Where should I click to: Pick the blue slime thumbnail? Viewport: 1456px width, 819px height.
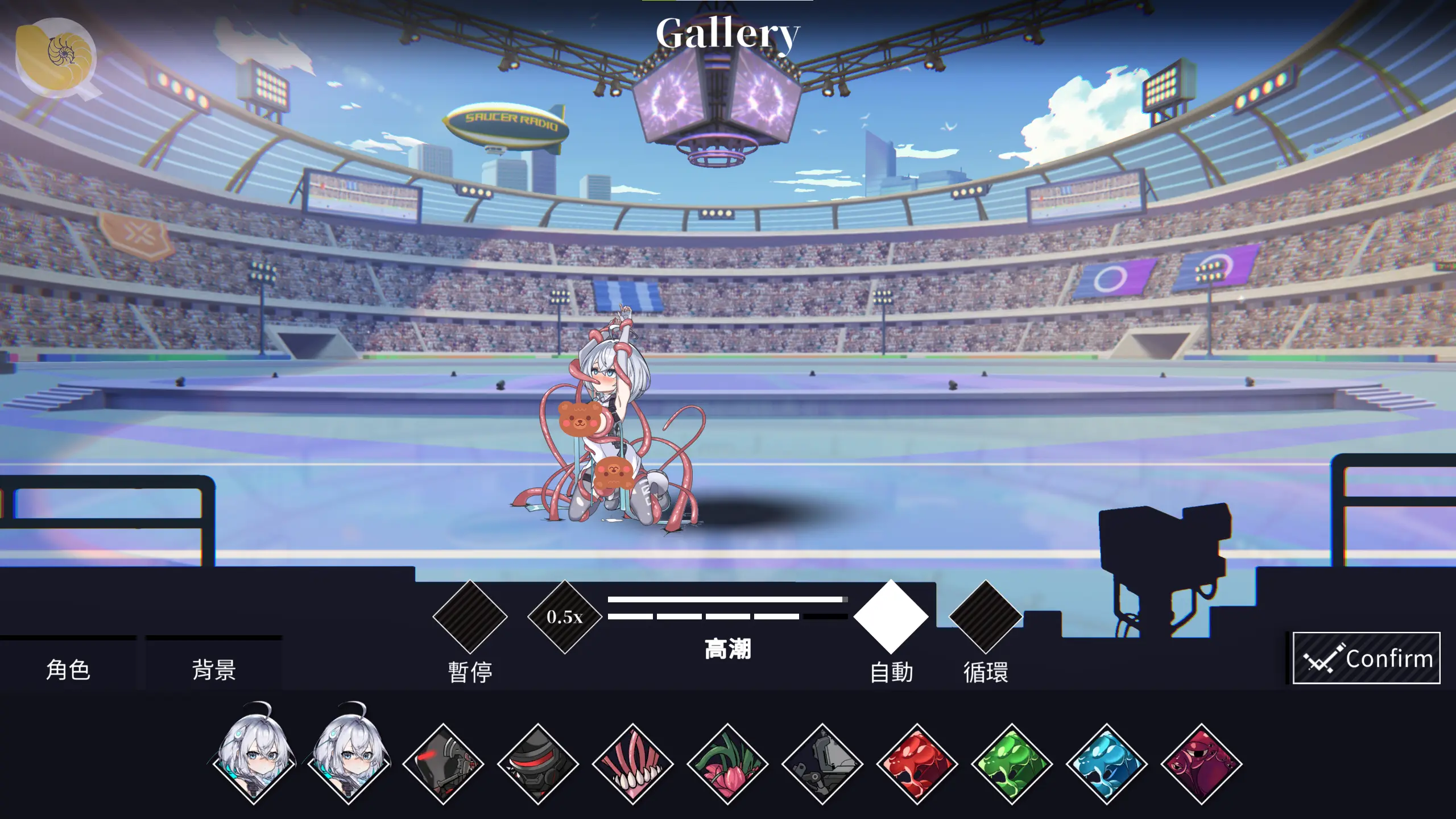1107,764
